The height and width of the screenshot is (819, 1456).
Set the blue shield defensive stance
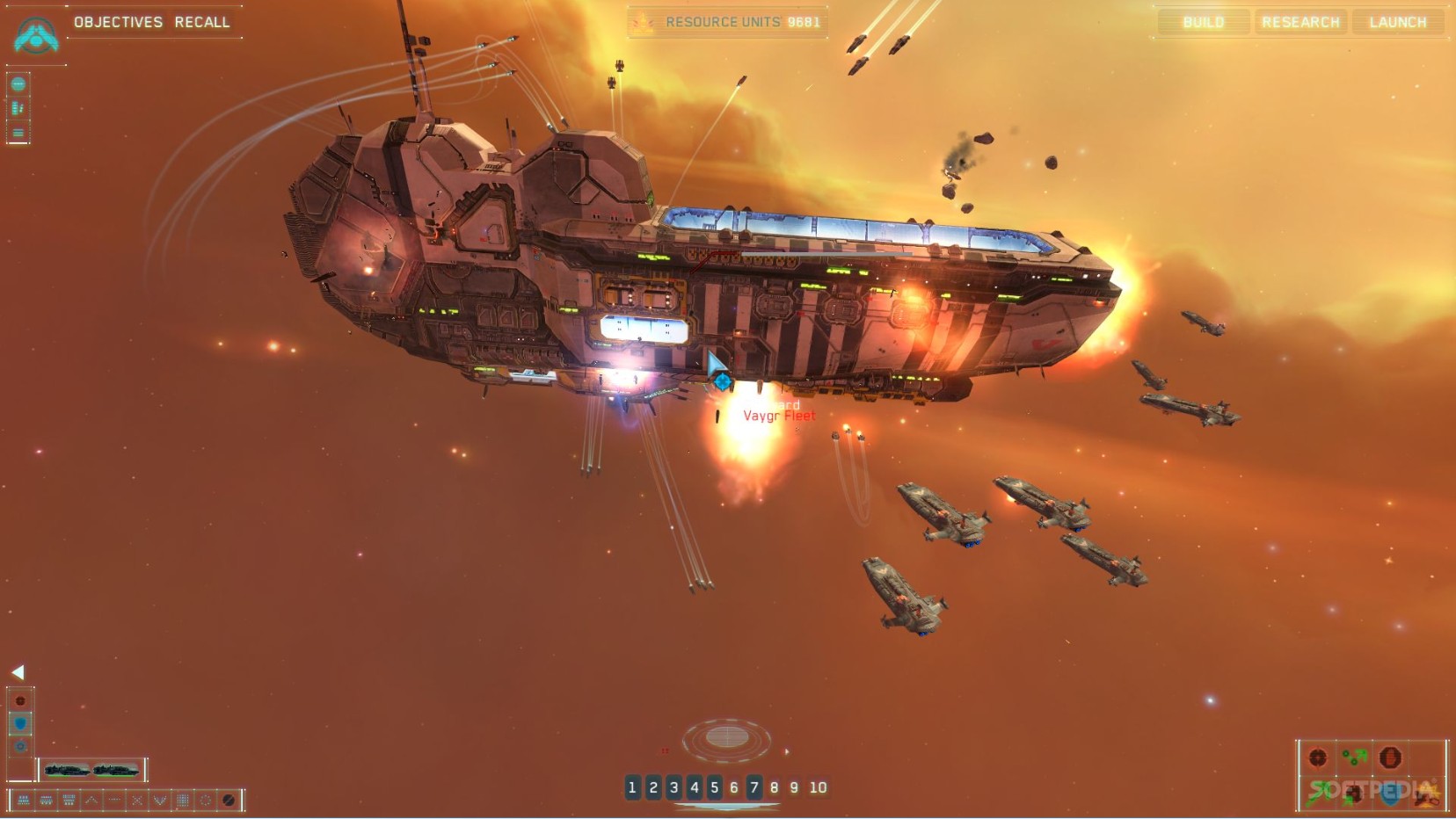pos(20,723)
